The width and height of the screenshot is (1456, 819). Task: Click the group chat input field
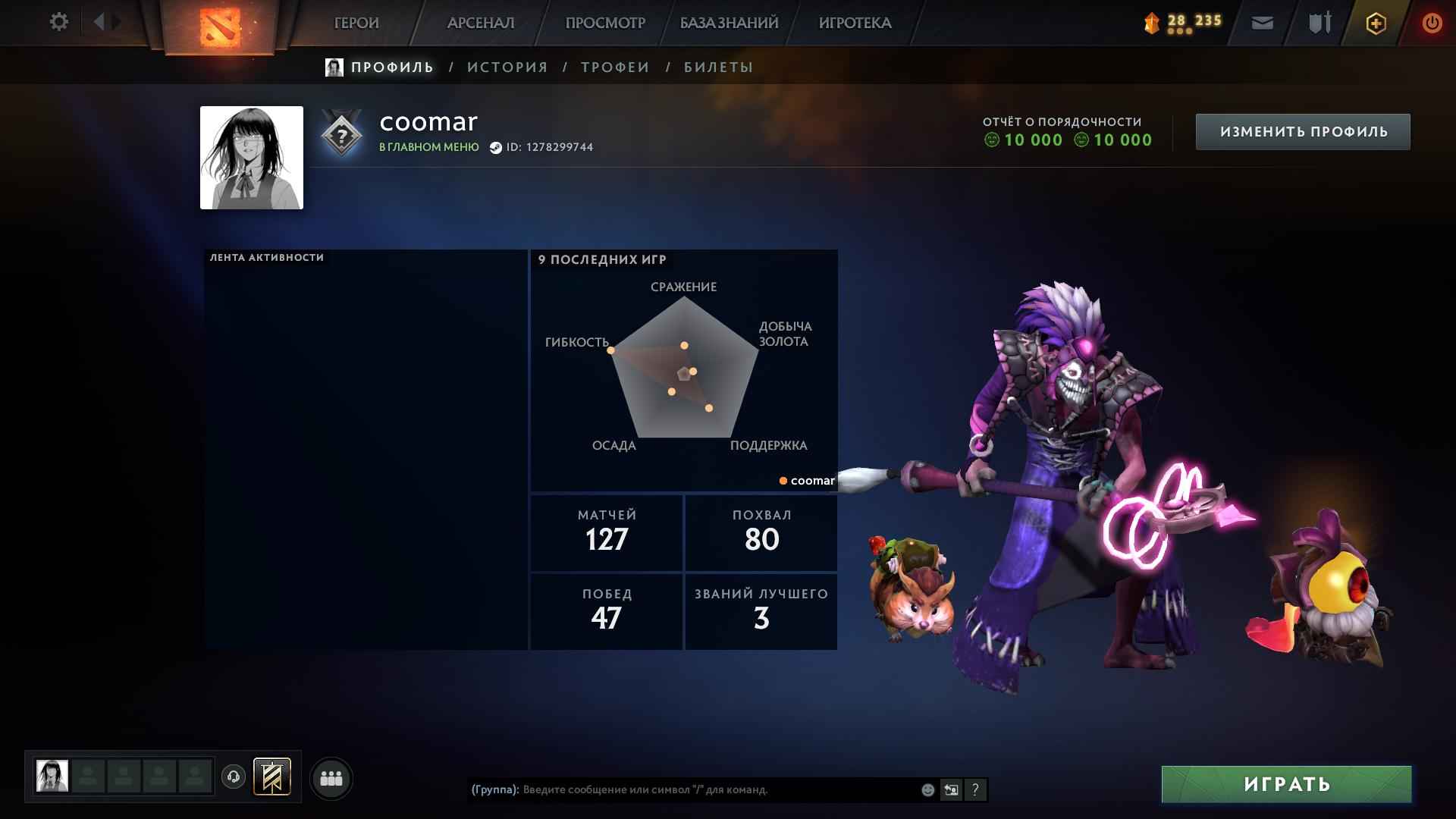point(682,790)
